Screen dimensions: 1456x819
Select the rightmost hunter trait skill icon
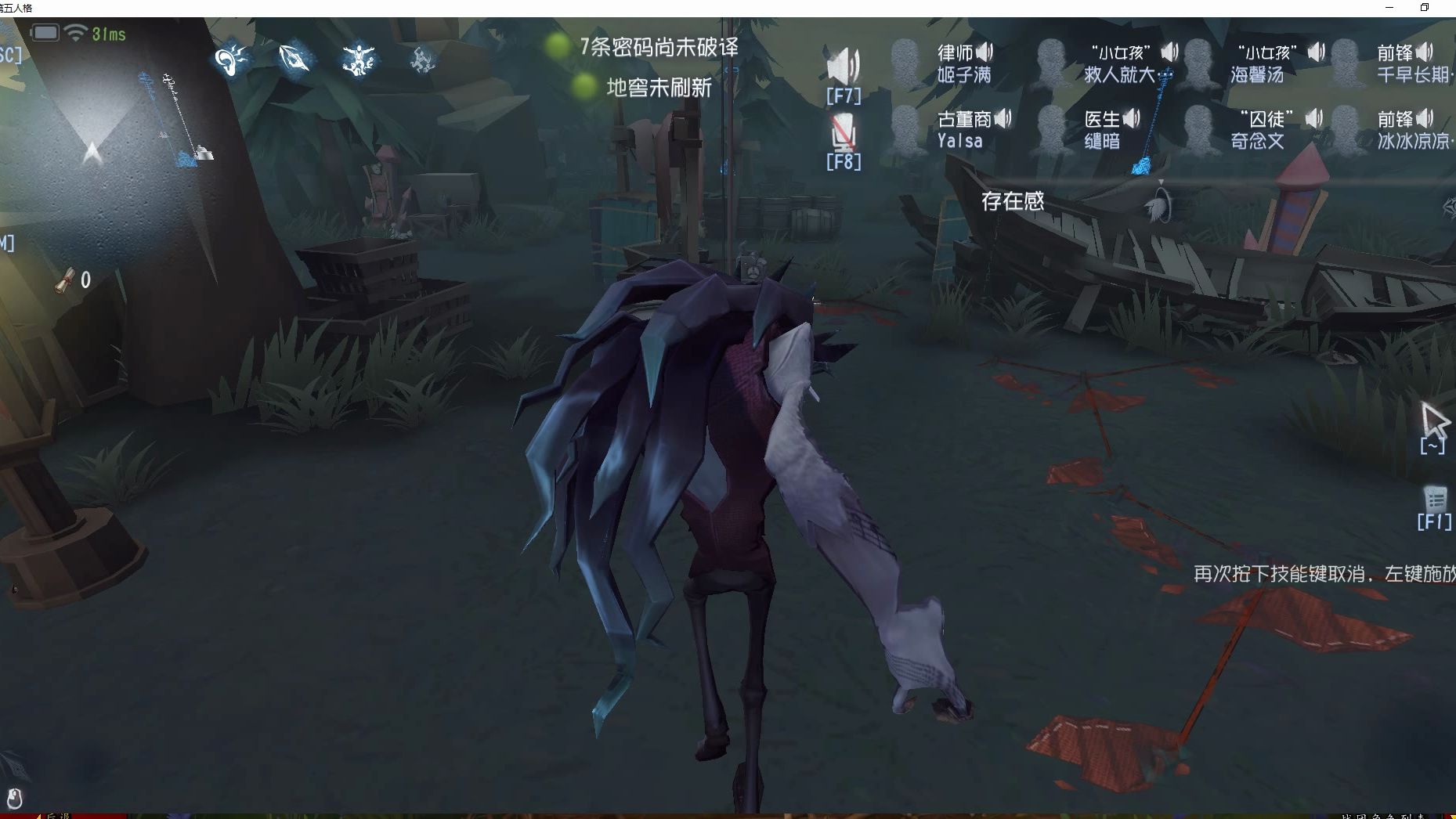click(x=423, y=59)
